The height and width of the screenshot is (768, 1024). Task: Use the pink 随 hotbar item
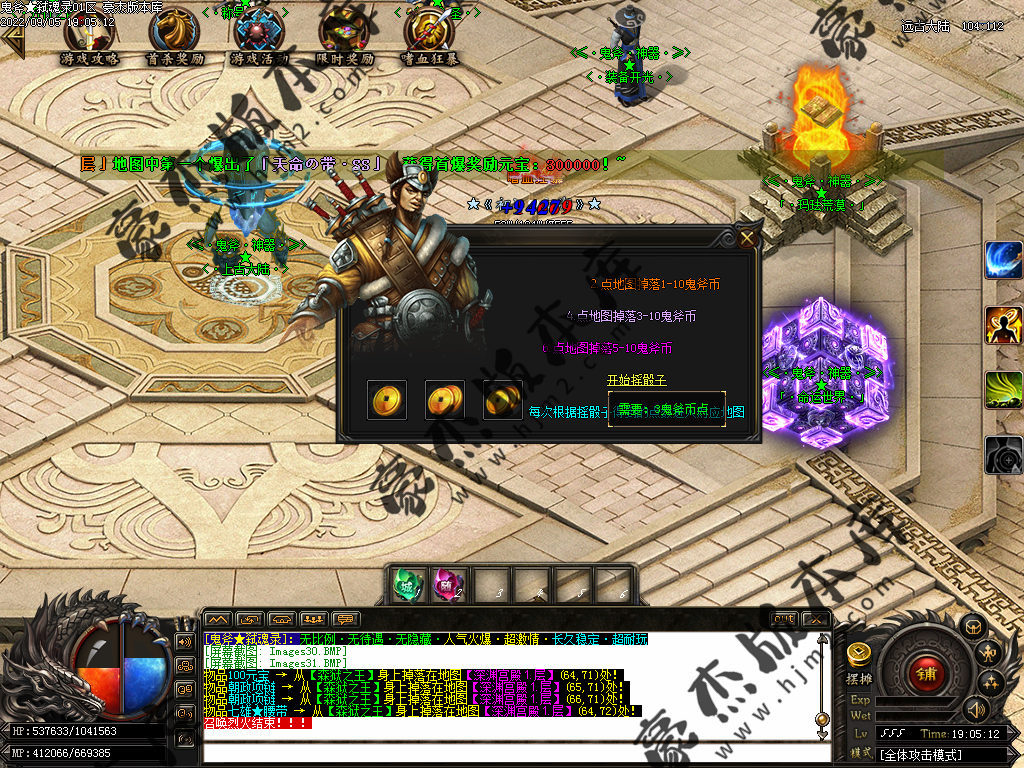click(446, 584)
